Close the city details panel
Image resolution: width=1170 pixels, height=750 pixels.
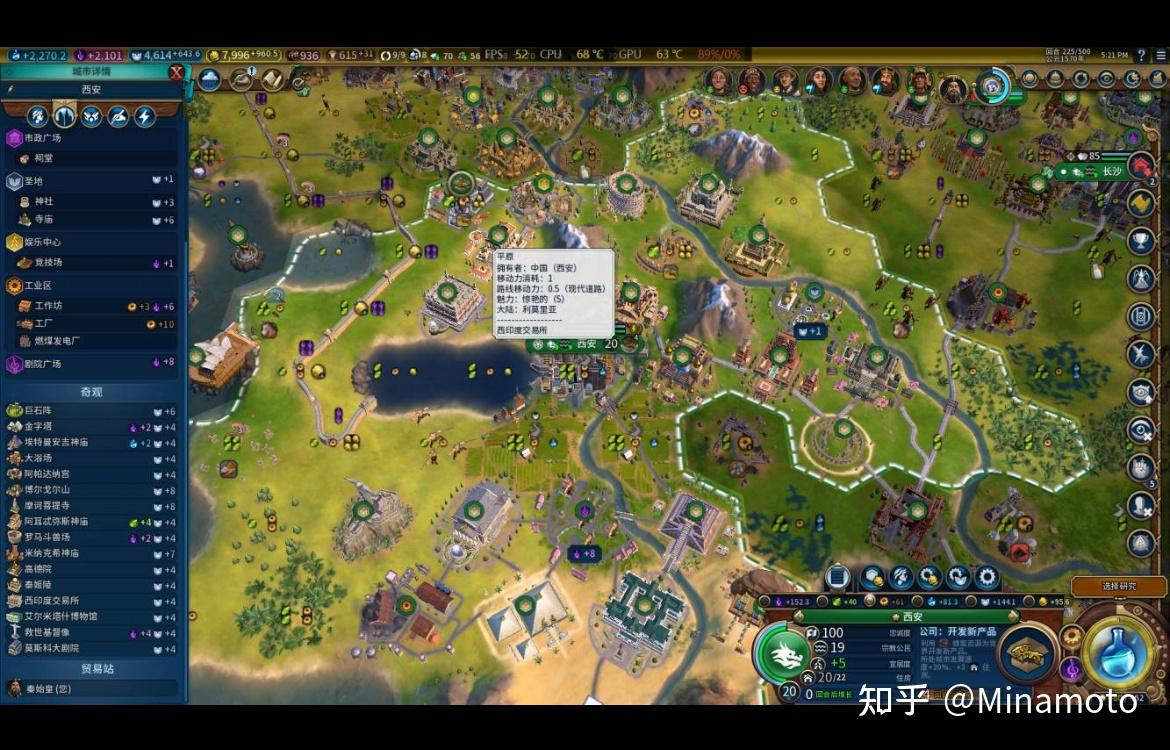pos(177,72)
